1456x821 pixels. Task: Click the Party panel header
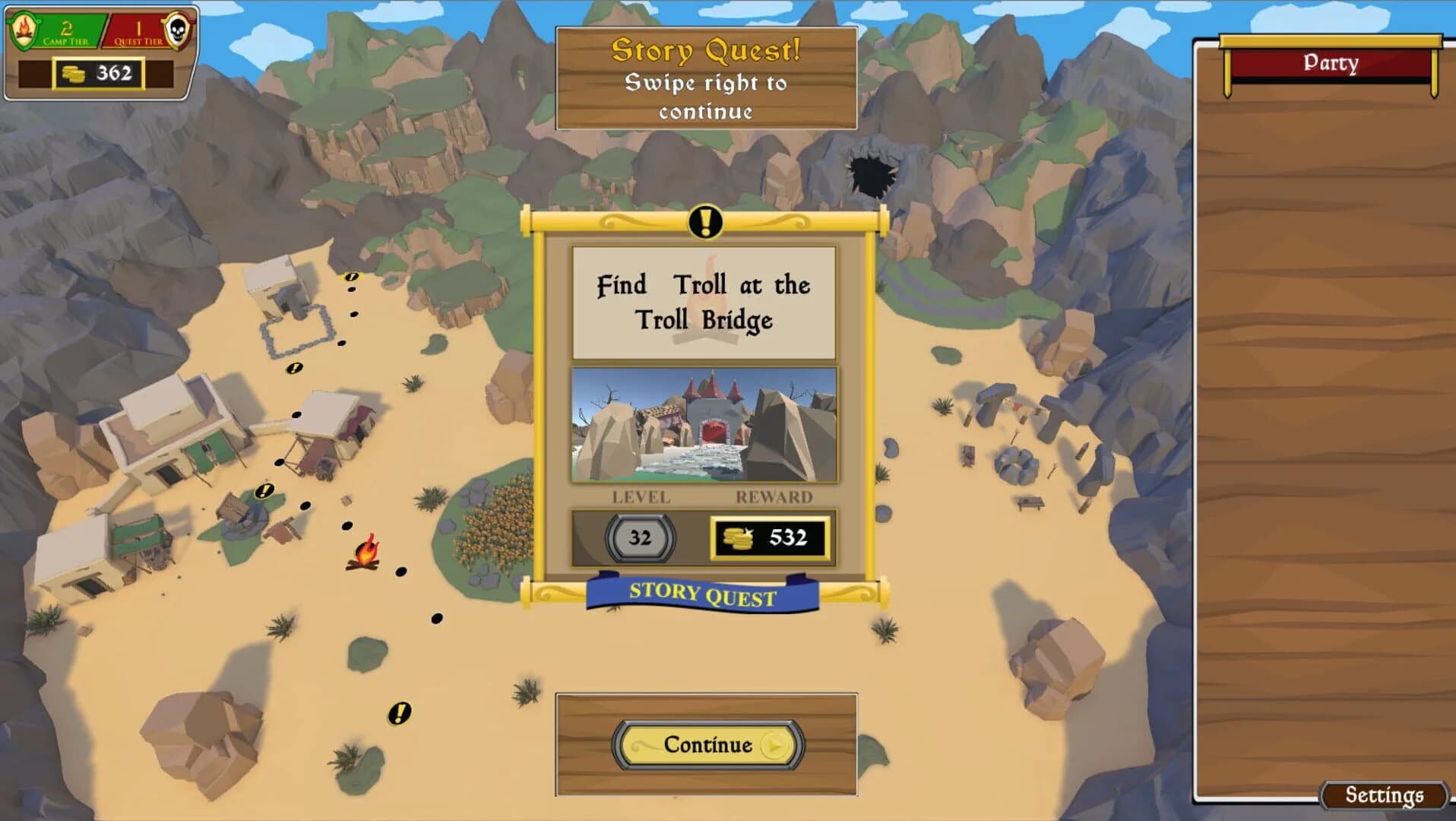(1331, 63)
